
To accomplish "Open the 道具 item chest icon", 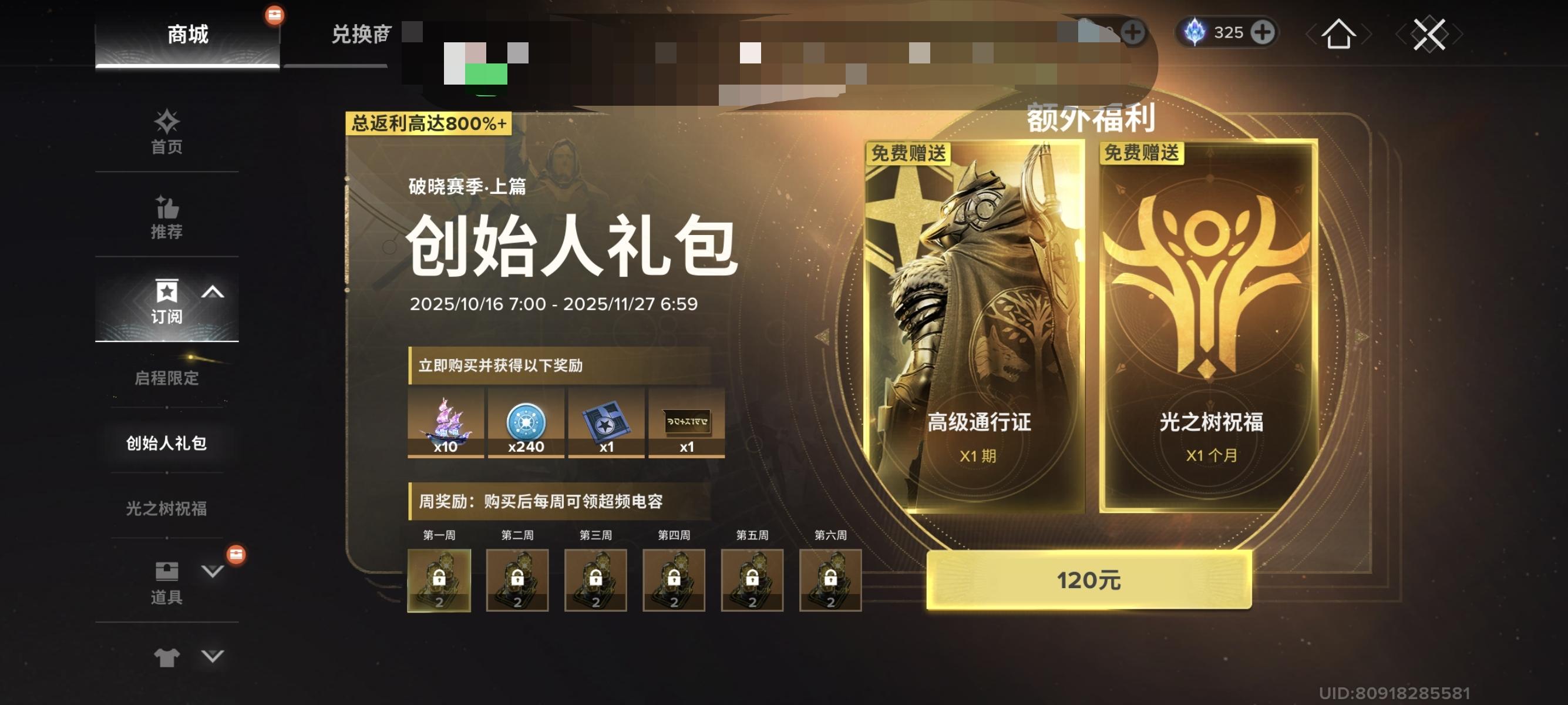I will coord(168,570).
